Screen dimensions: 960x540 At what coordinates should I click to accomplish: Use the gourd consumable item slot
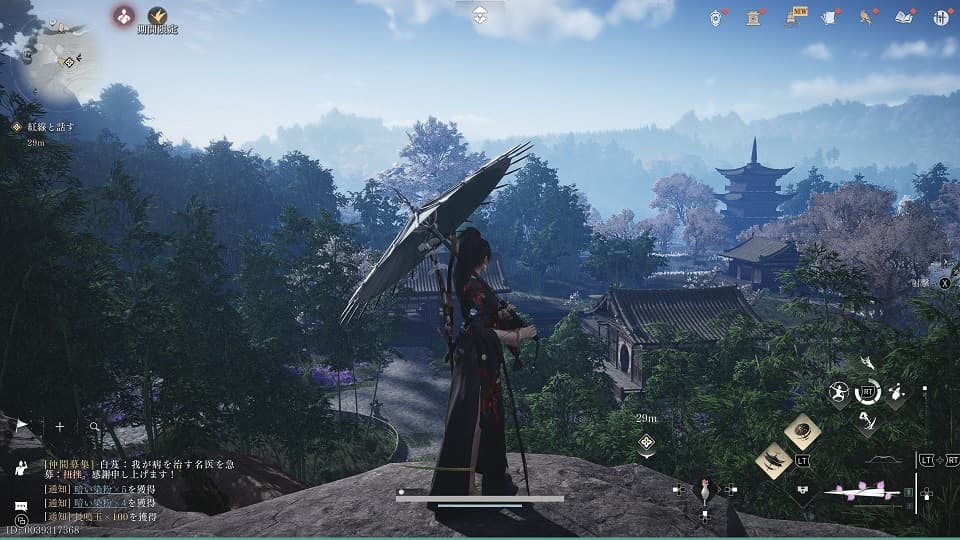[x=705, y=490]
